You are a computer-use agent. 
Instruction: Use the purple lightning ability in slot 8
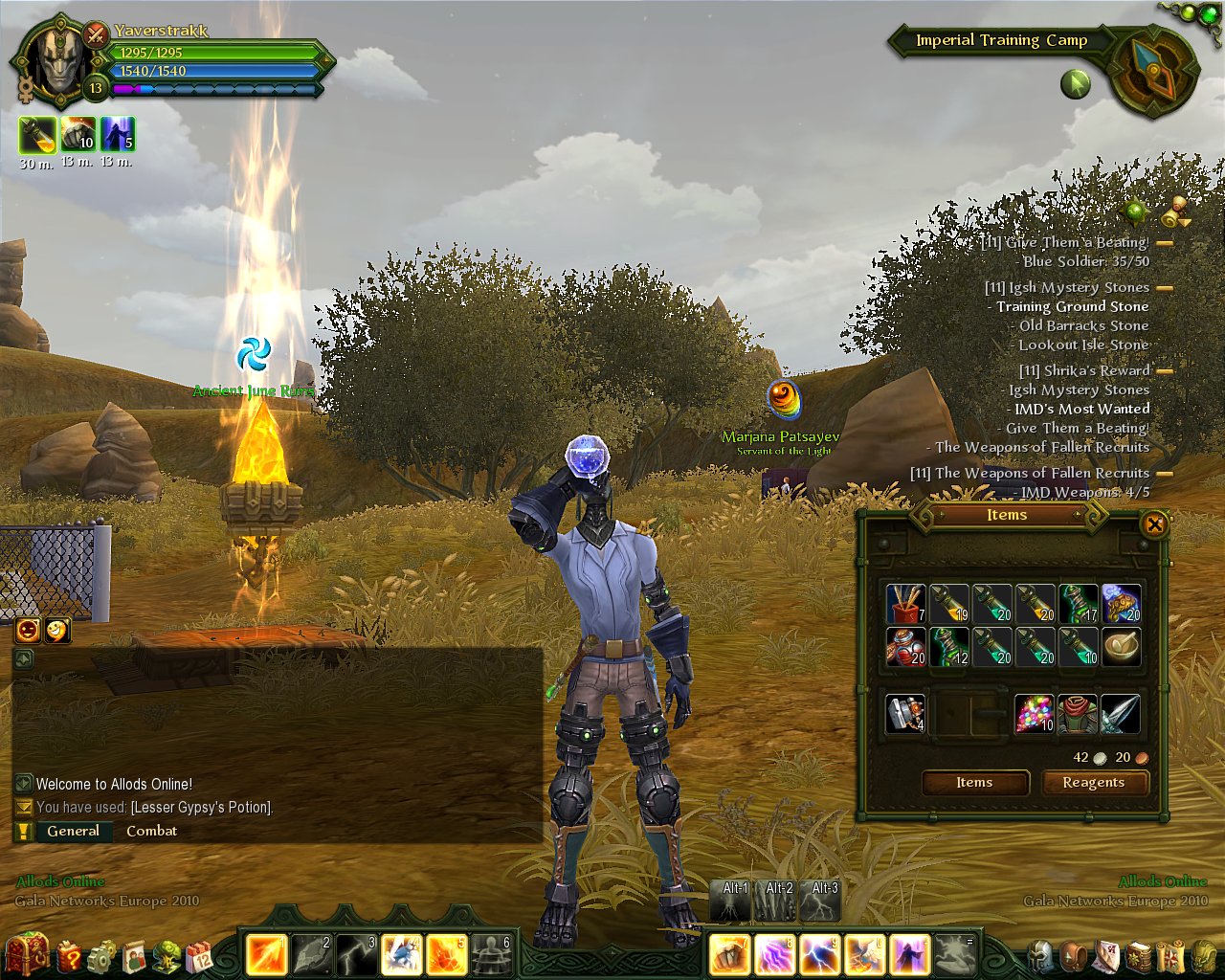pyautogui.click(x=775, y=955)
